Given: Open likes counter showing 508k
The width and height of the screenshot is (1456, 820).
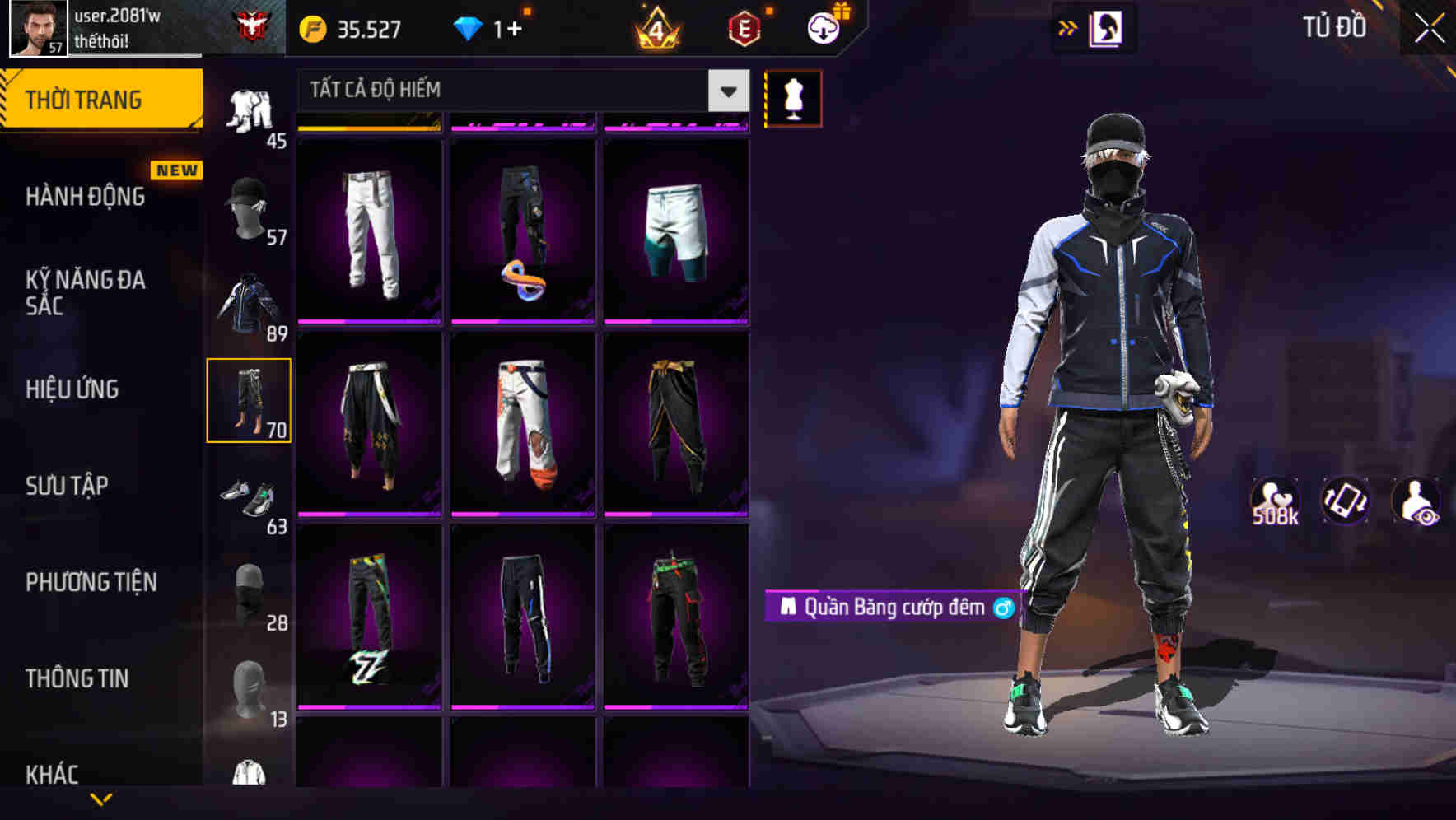Looking at the screenshot, I should coord(1275,501).
